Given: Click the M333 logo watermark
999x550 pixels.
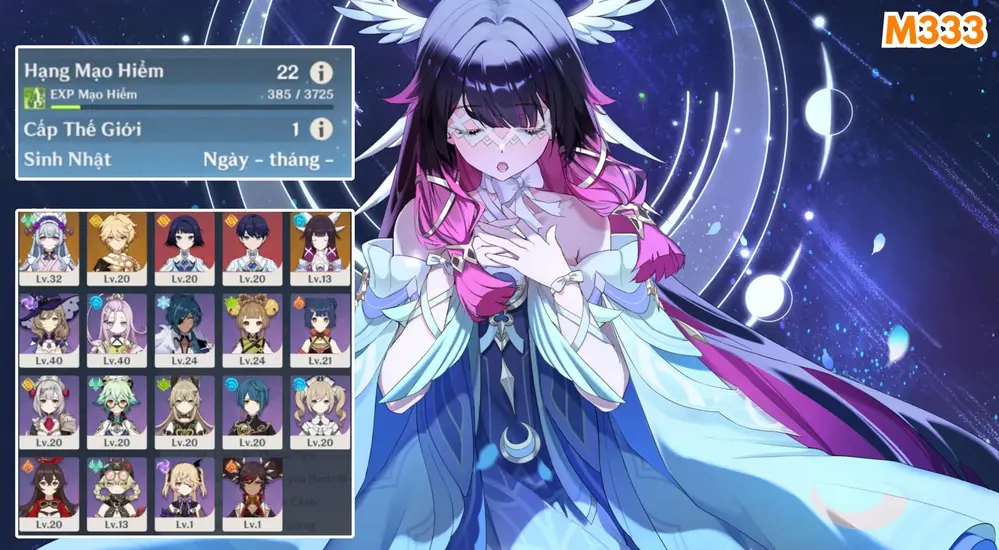Looking at the screenshot, I should click(x=935, y=32).
